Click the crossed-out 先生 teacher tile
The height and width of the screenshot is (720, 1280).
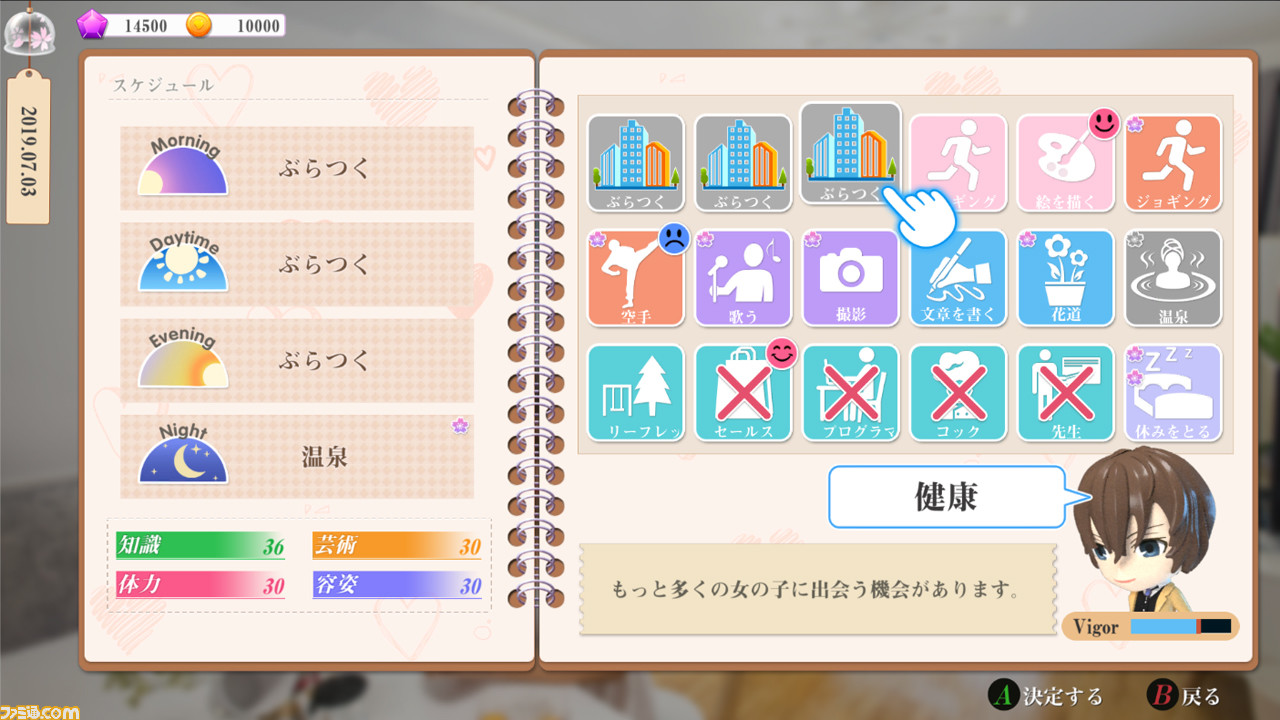(1065, 392)
